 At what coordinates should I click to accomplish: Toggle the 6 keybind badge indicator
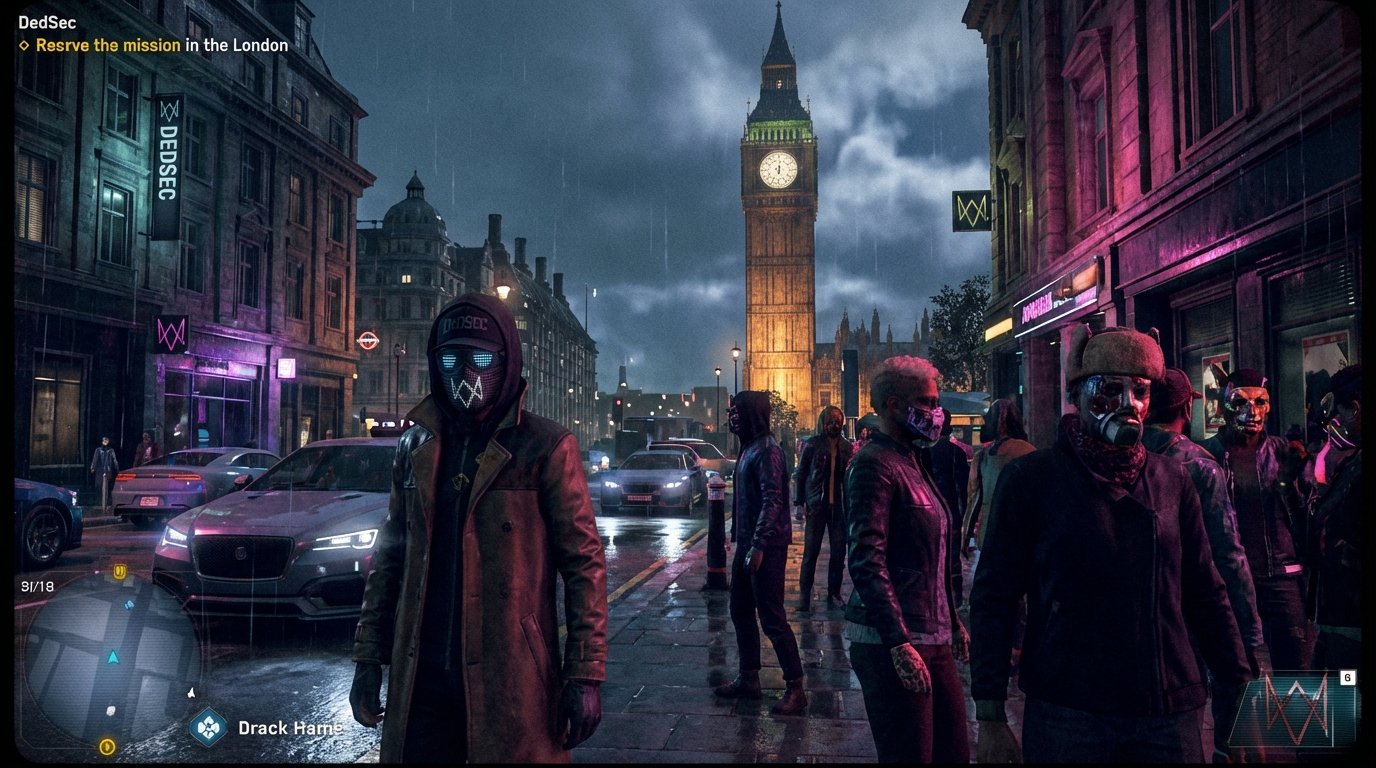point(1348,677)
